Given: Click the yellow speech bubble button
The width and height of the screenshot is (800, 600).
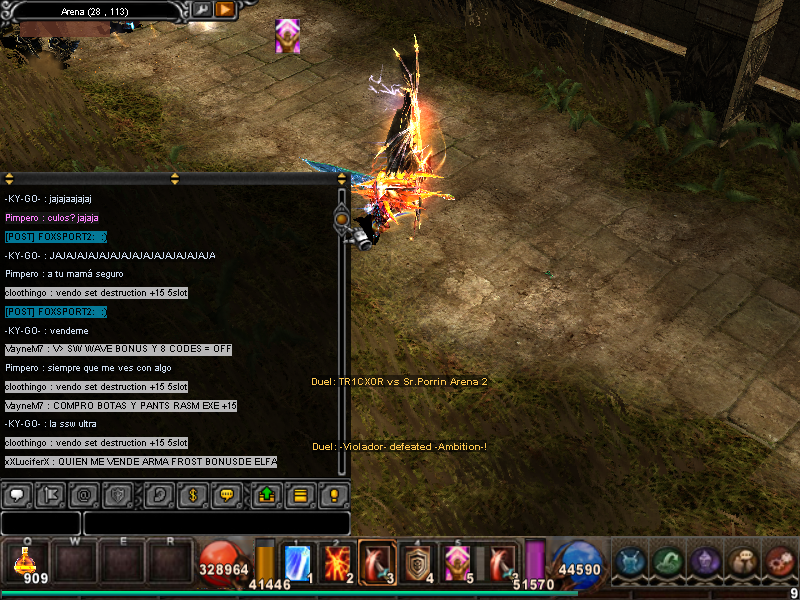Looking at the screenshot, I should 227,494.
